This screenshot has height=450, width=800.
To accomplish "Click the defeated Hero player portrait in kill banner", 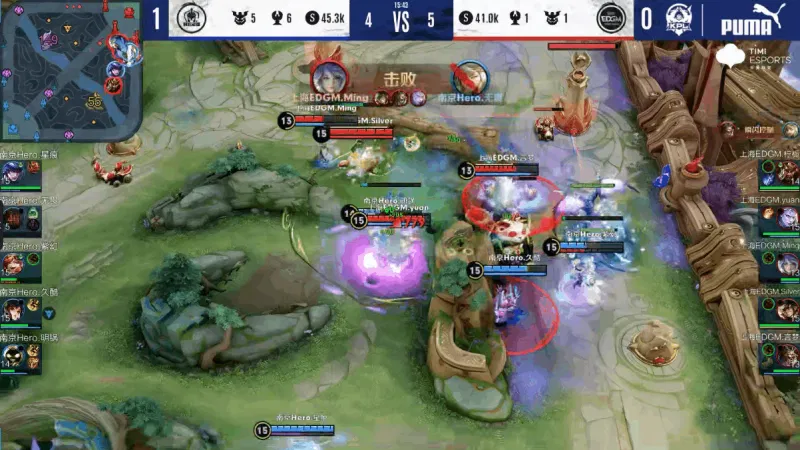I will pos(466,78).
